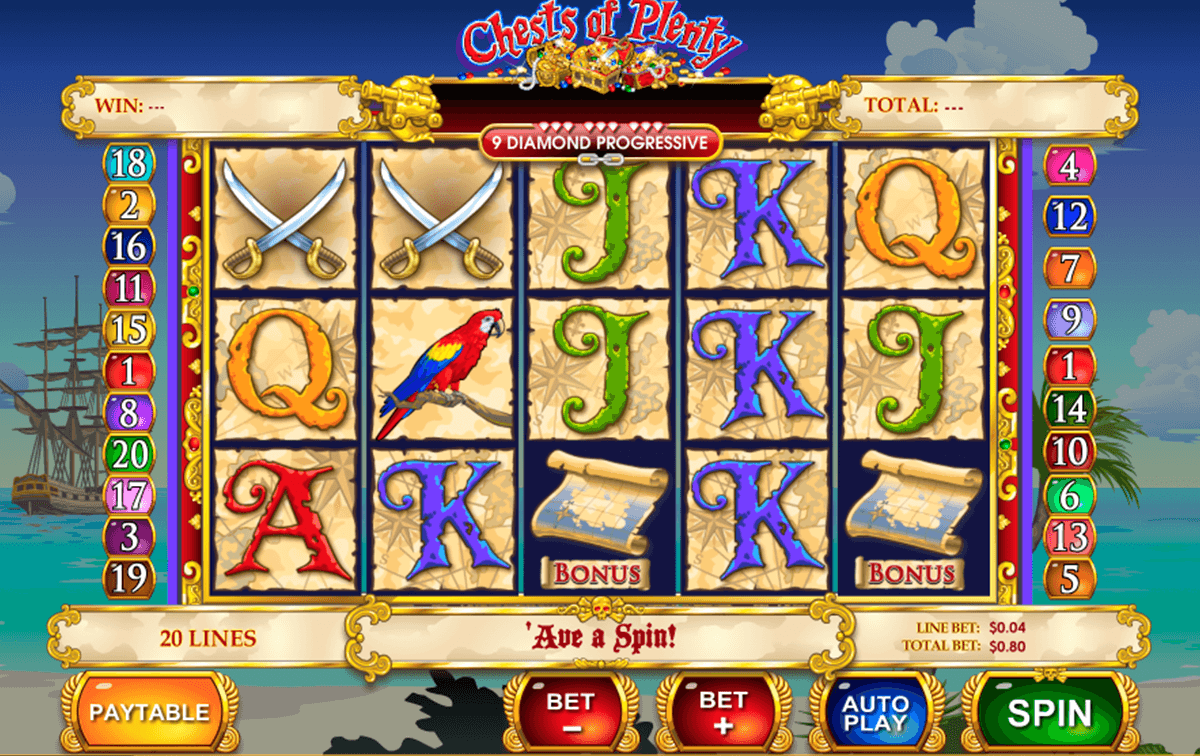Select payline number 18
Screen dimensions: 1200x756
(130, 163)
